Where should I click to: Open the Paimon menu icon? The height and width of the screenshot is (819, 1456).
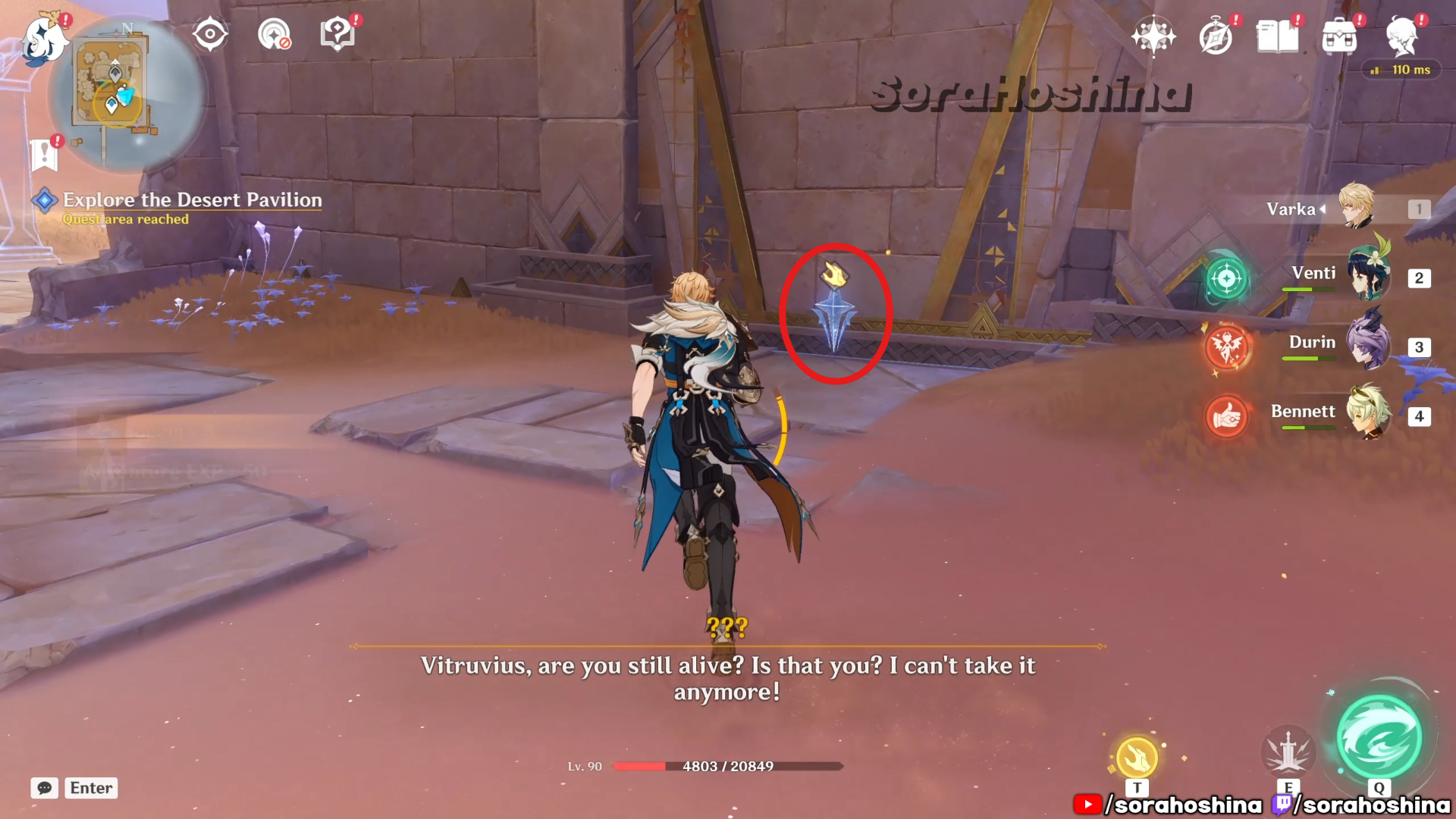coord(44,39)
